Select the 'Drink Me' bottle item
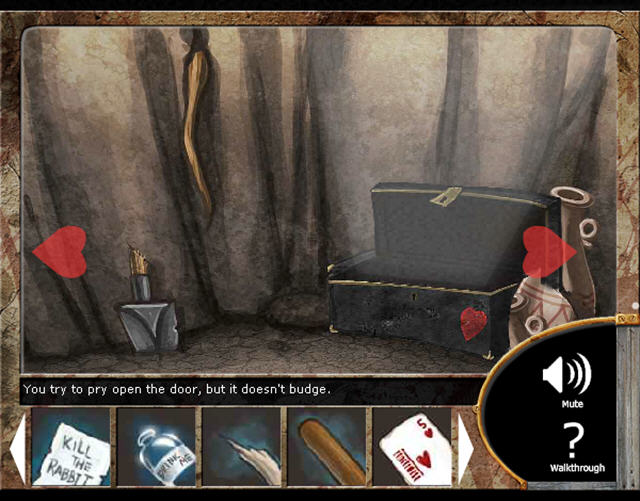 click(x=157, y=447)
